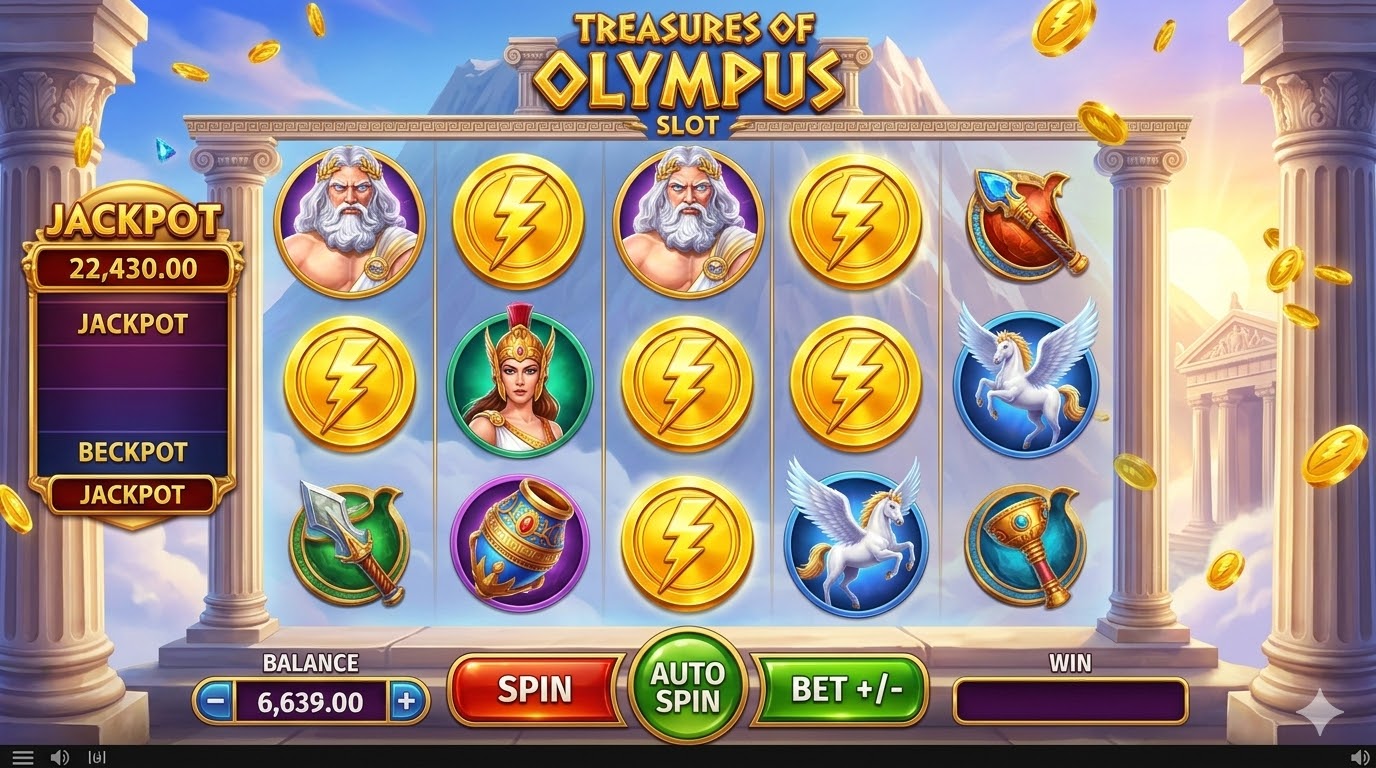Open the hamburger menu in the bottom bar

pos(23,758)
